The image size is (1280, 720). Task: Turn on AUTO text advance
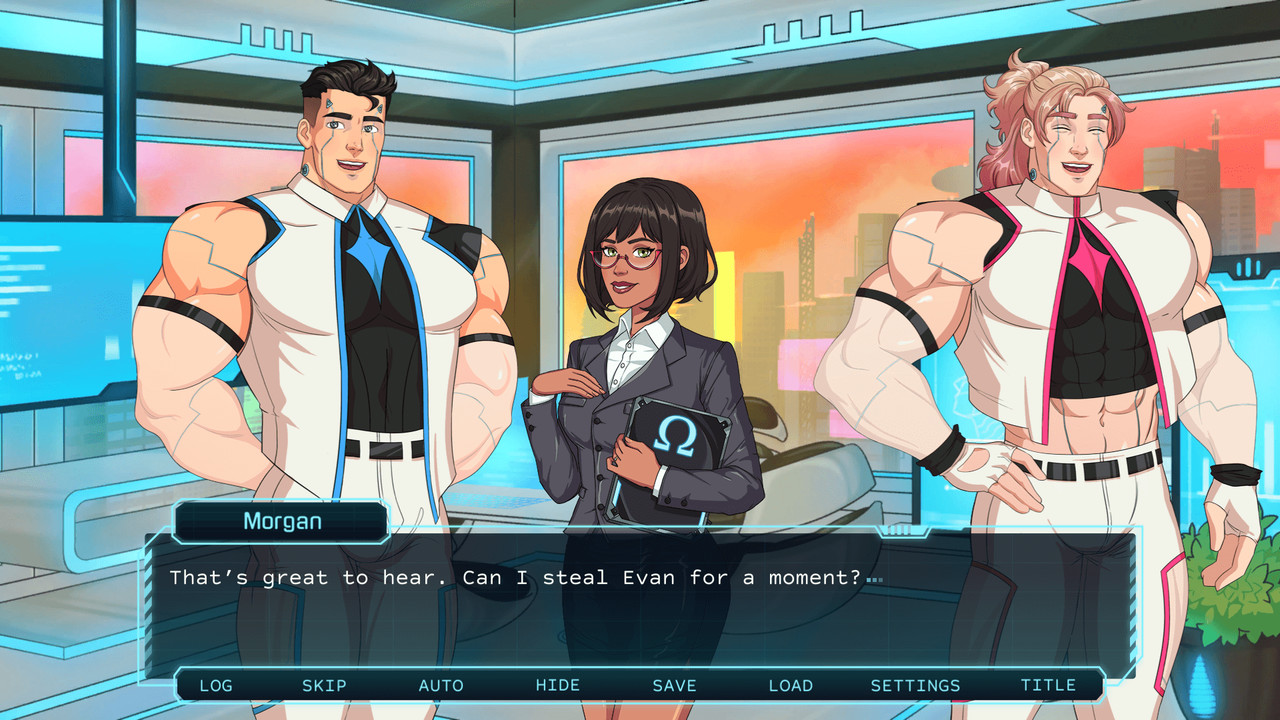click(x=441, y=685)
